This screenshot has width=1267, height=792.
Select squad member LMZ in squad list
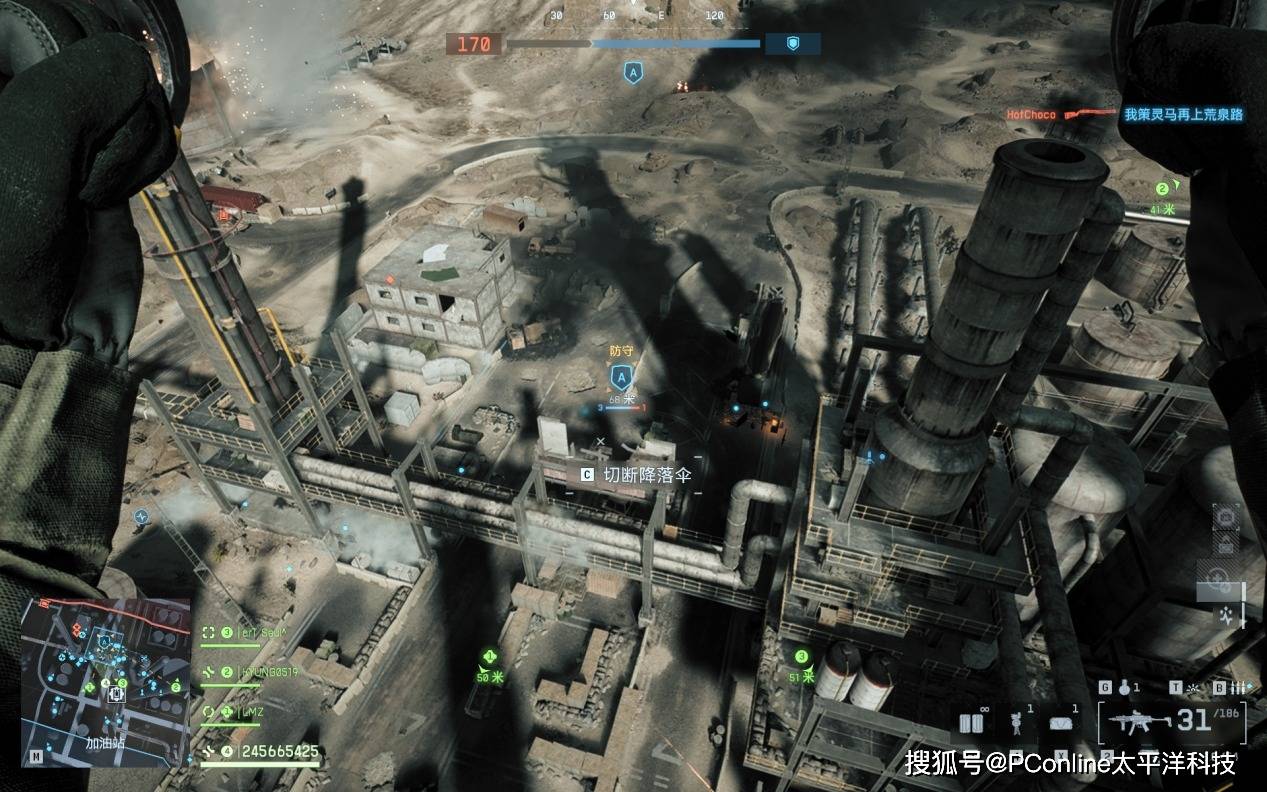(x=252, y=711)
